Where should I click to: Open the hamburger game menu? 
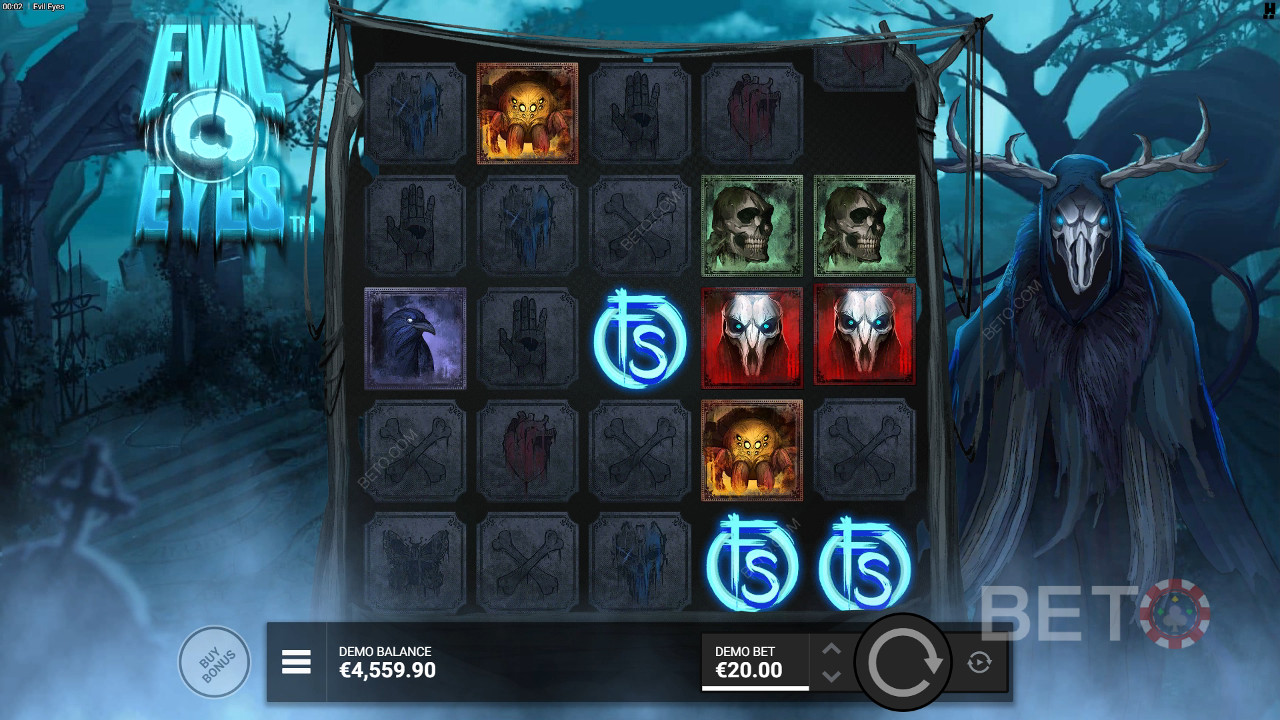coord(296,662)
